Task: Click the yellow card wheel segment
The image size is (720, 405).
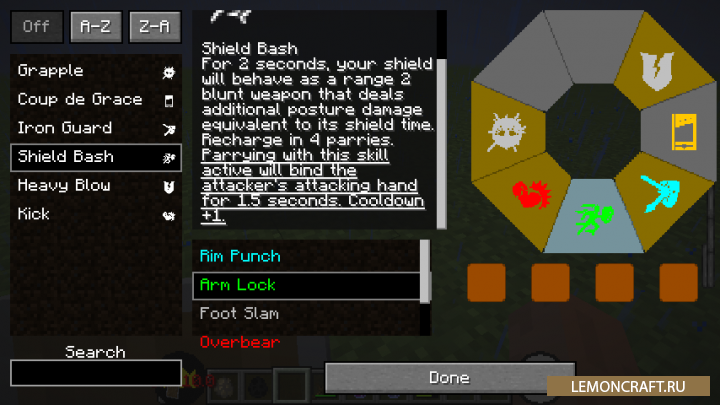Action: point(685,131)
